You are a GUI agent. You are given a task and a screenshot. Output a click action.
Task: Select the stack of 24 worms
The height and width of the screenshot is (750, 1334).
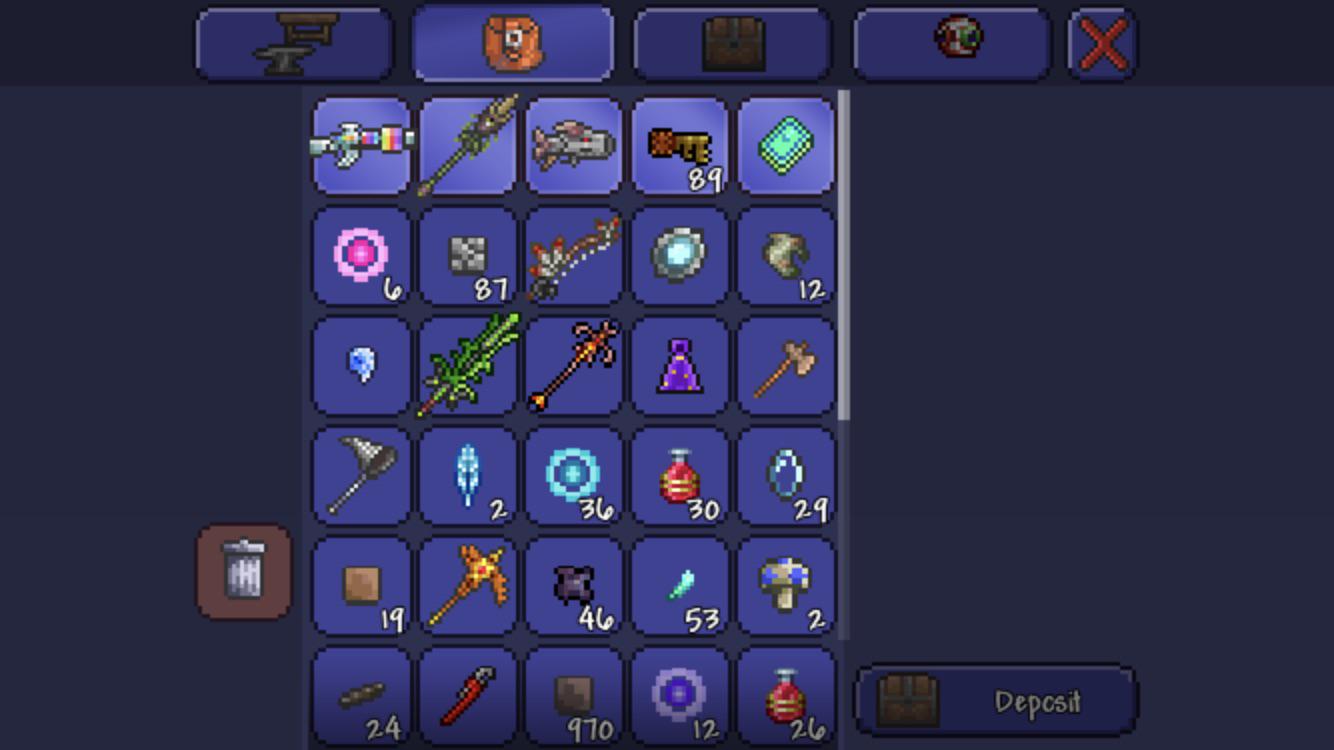pyautogui.click(x=360, y=695)
